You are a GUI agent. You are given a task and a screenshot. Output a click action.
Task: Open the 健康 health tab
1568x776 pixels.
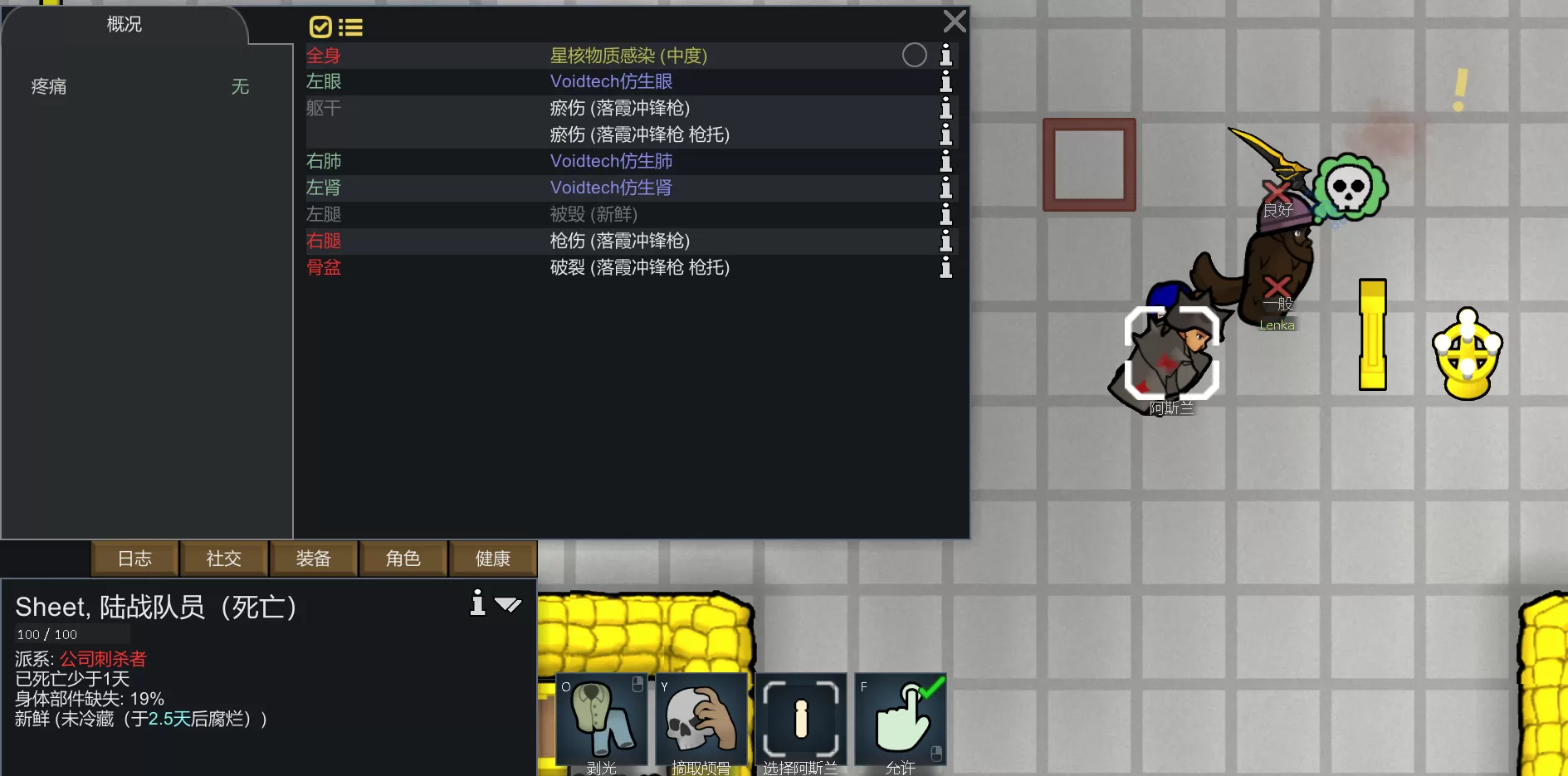click(493, 559)
